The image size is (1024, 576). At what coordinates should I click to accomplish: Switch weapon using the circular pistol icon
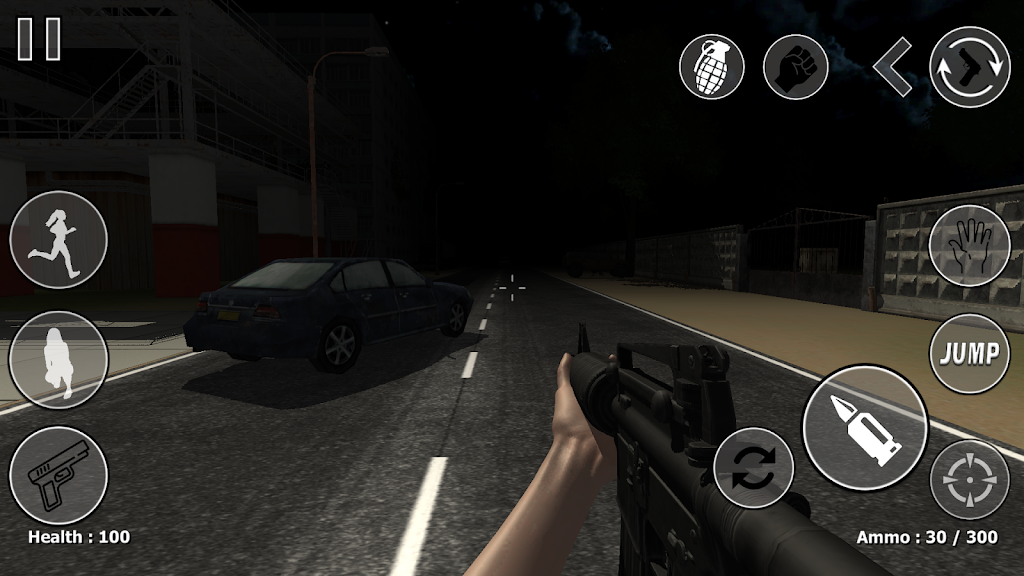pos(969,67)
